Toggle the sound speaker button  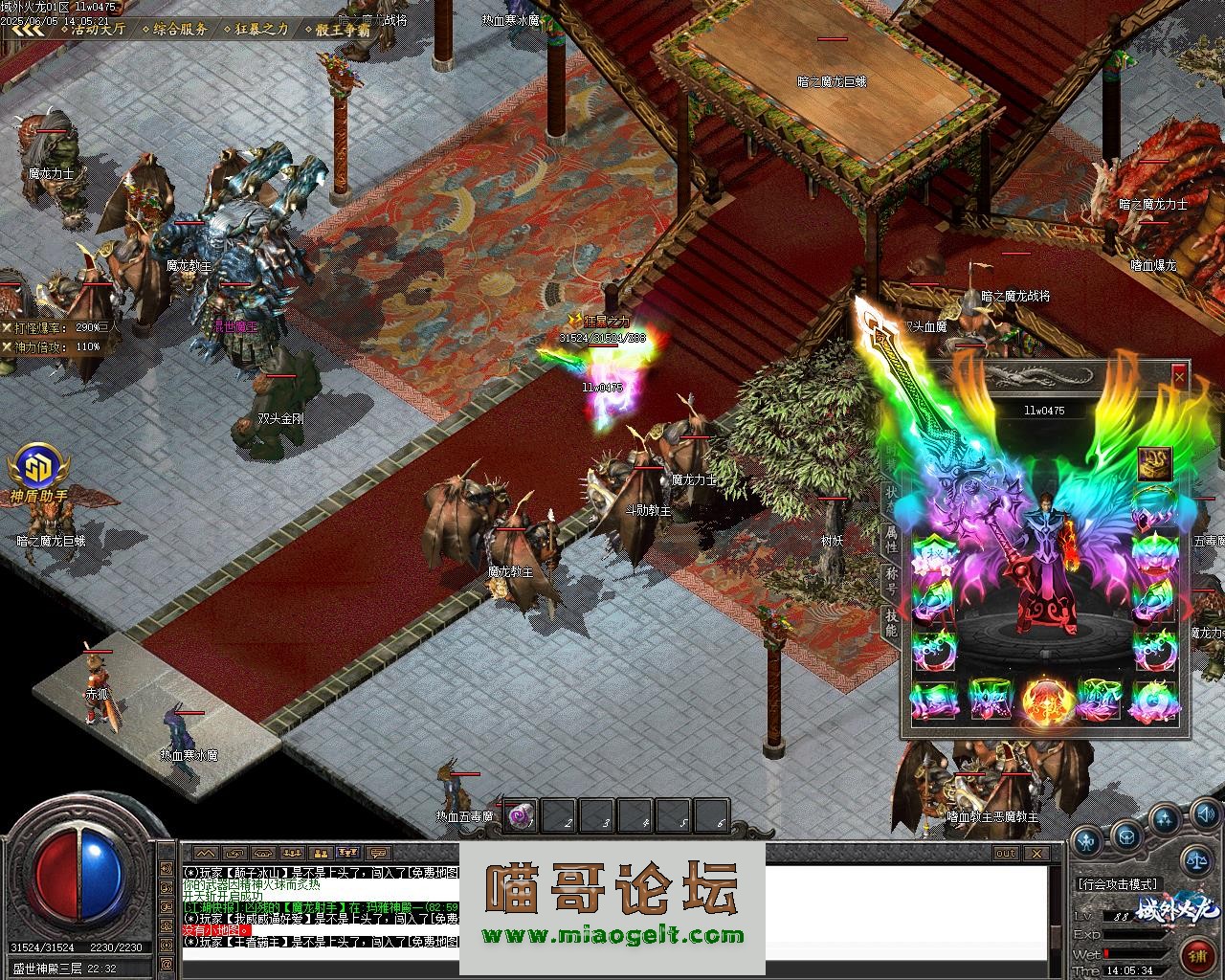1205,815
